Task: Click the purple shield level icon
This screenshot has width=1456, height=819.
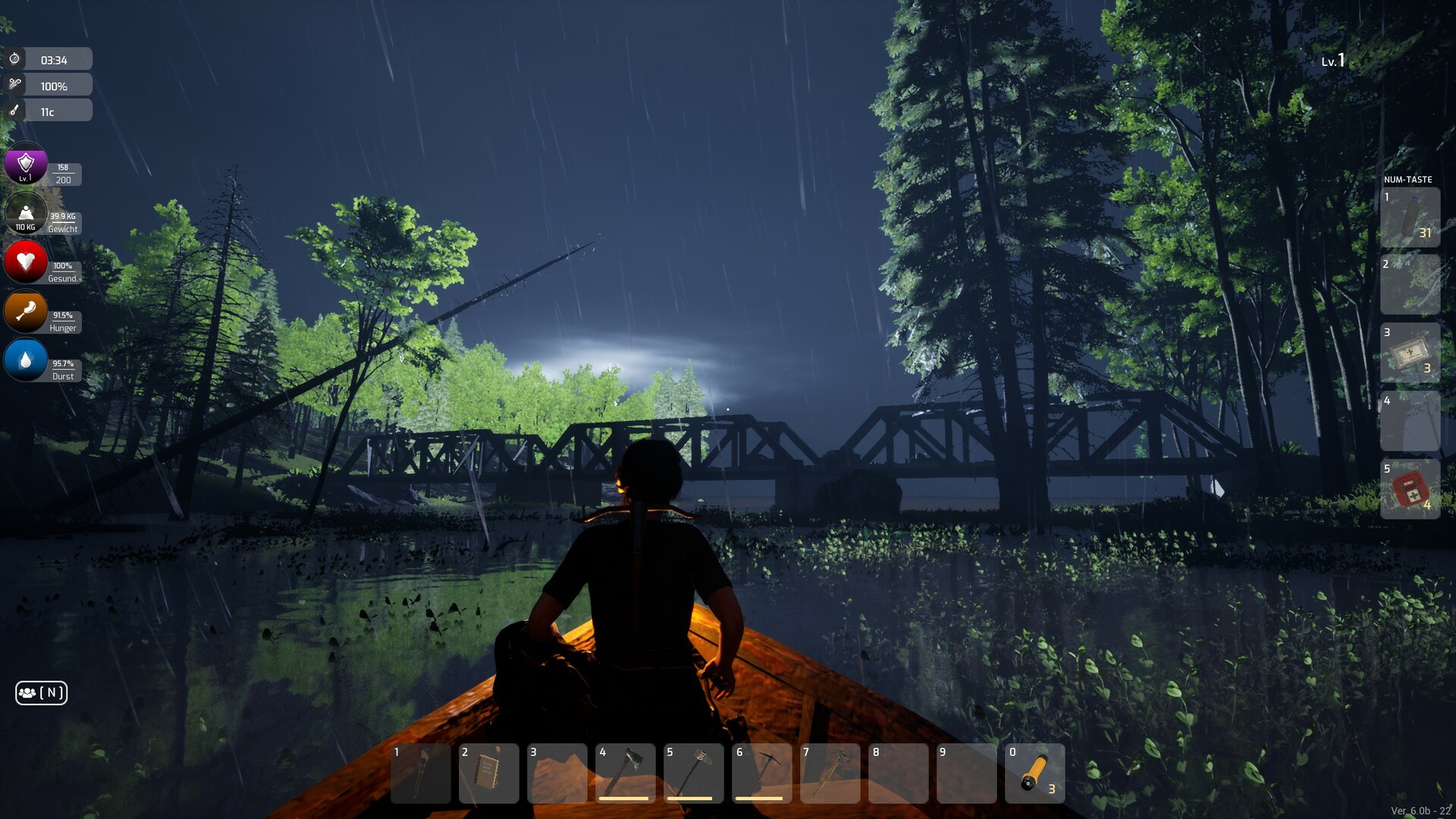Action: click(25, 164)
